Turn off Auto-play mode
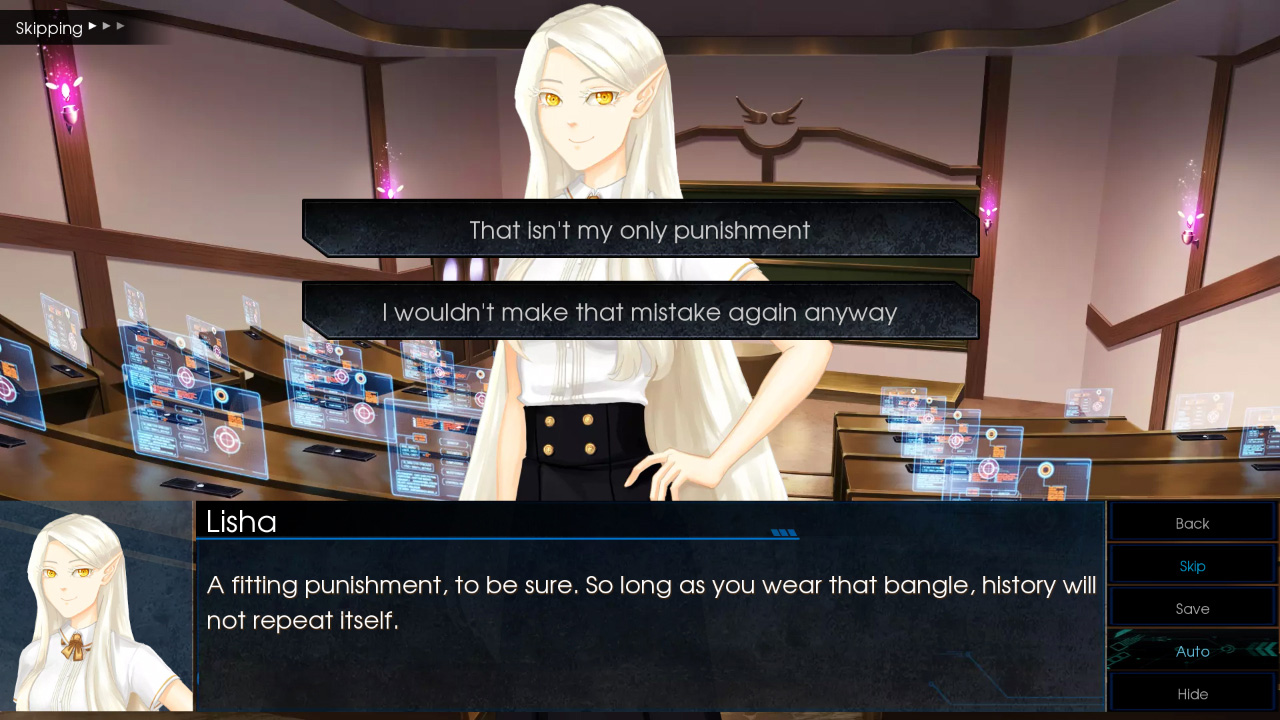 (1192, 651)
